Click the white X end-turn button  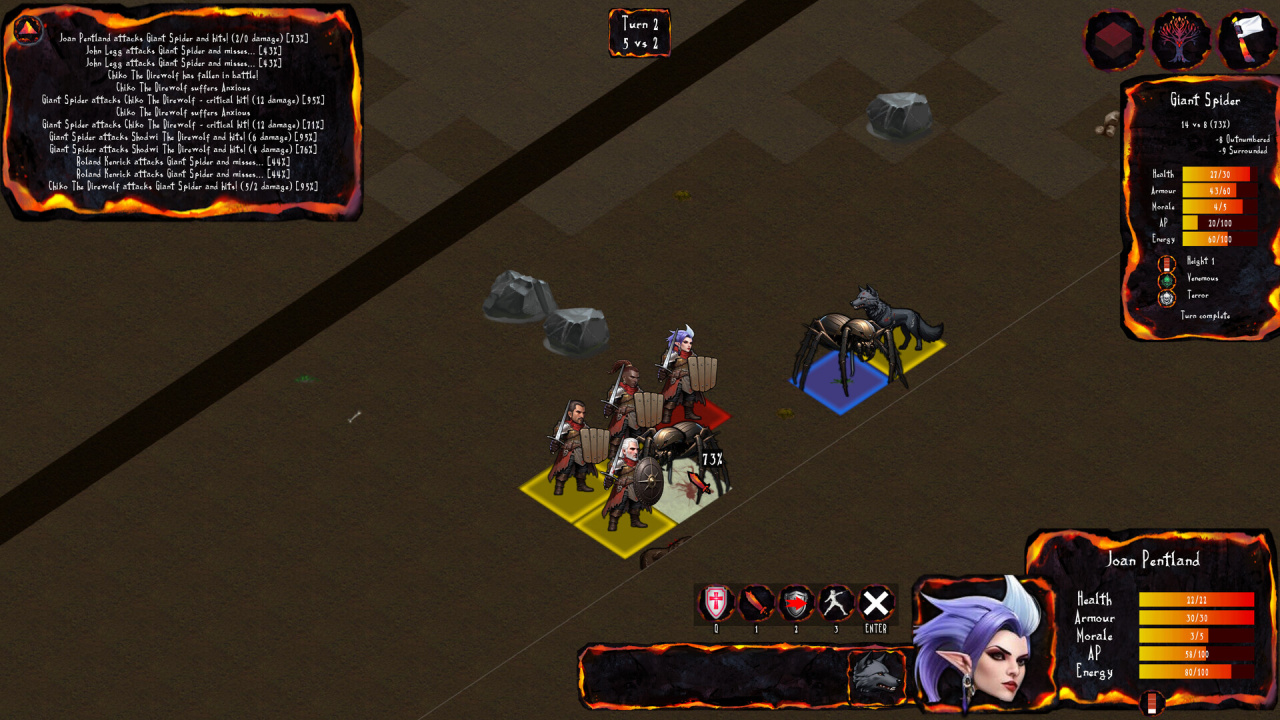876,603
